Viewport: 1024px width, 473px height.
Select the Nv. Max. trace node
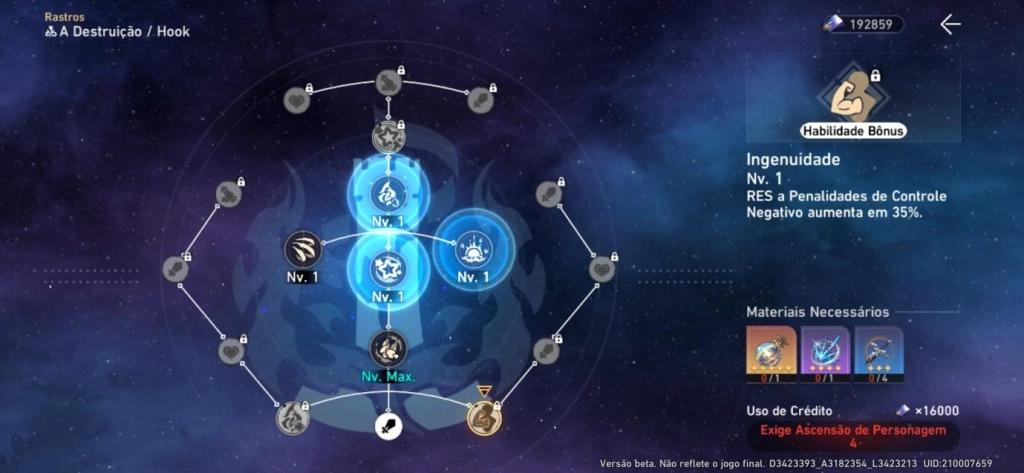[388, 348]
